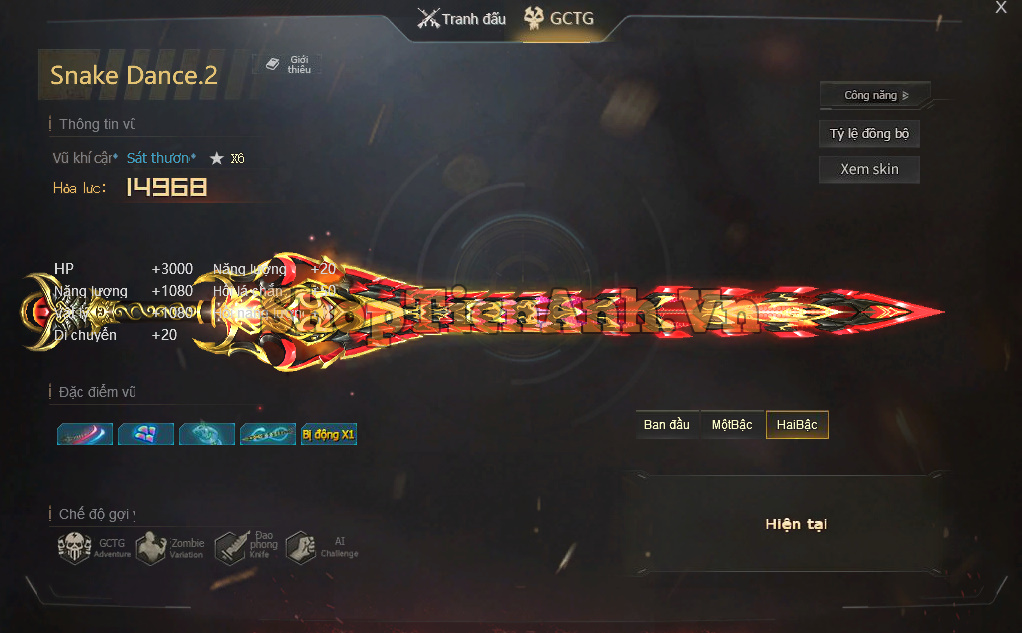1022x633 pixels.
Task: Inspect the rainbow gem cluster trait
Action: tap(146, 435)
